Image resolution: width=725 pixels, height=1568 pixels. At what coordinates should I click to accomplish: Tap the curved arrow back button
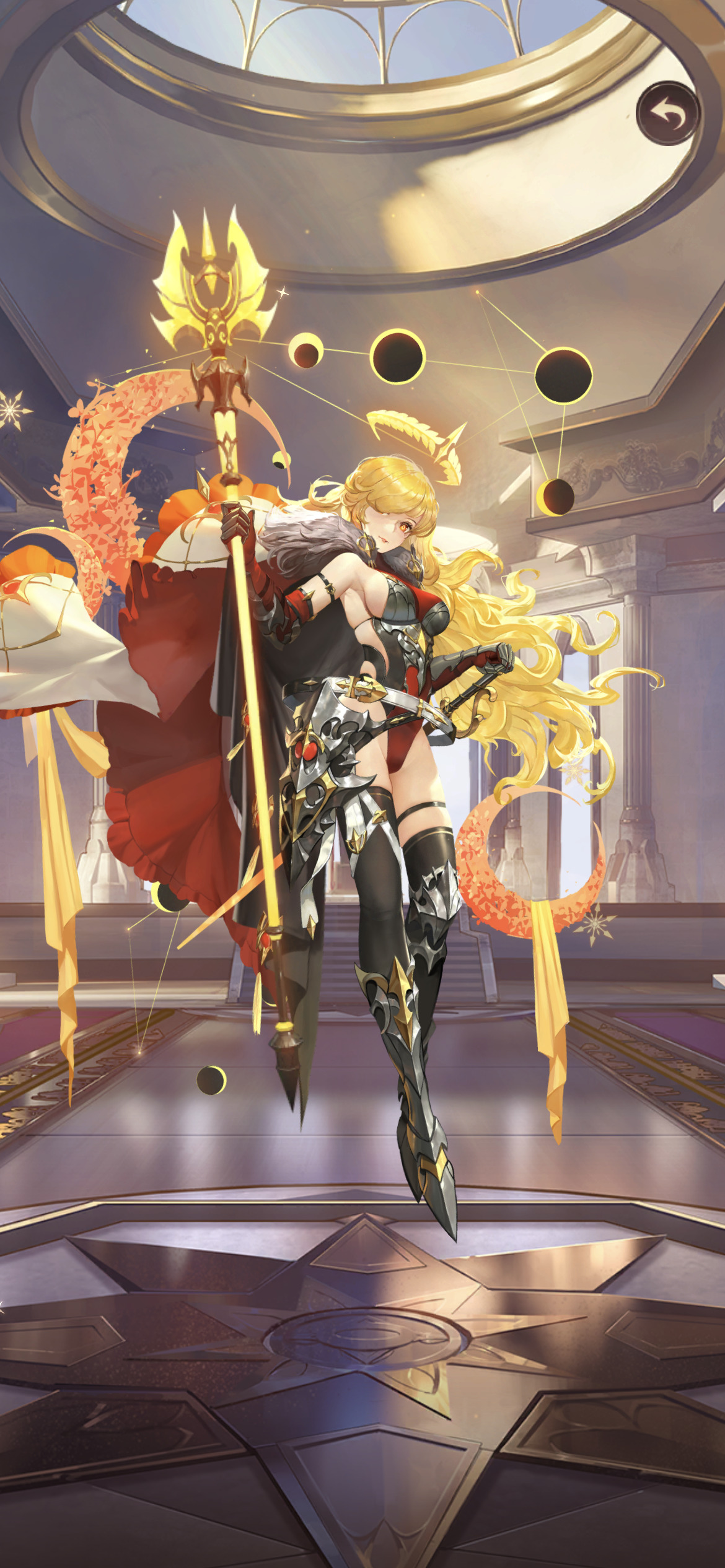(668, 114)
